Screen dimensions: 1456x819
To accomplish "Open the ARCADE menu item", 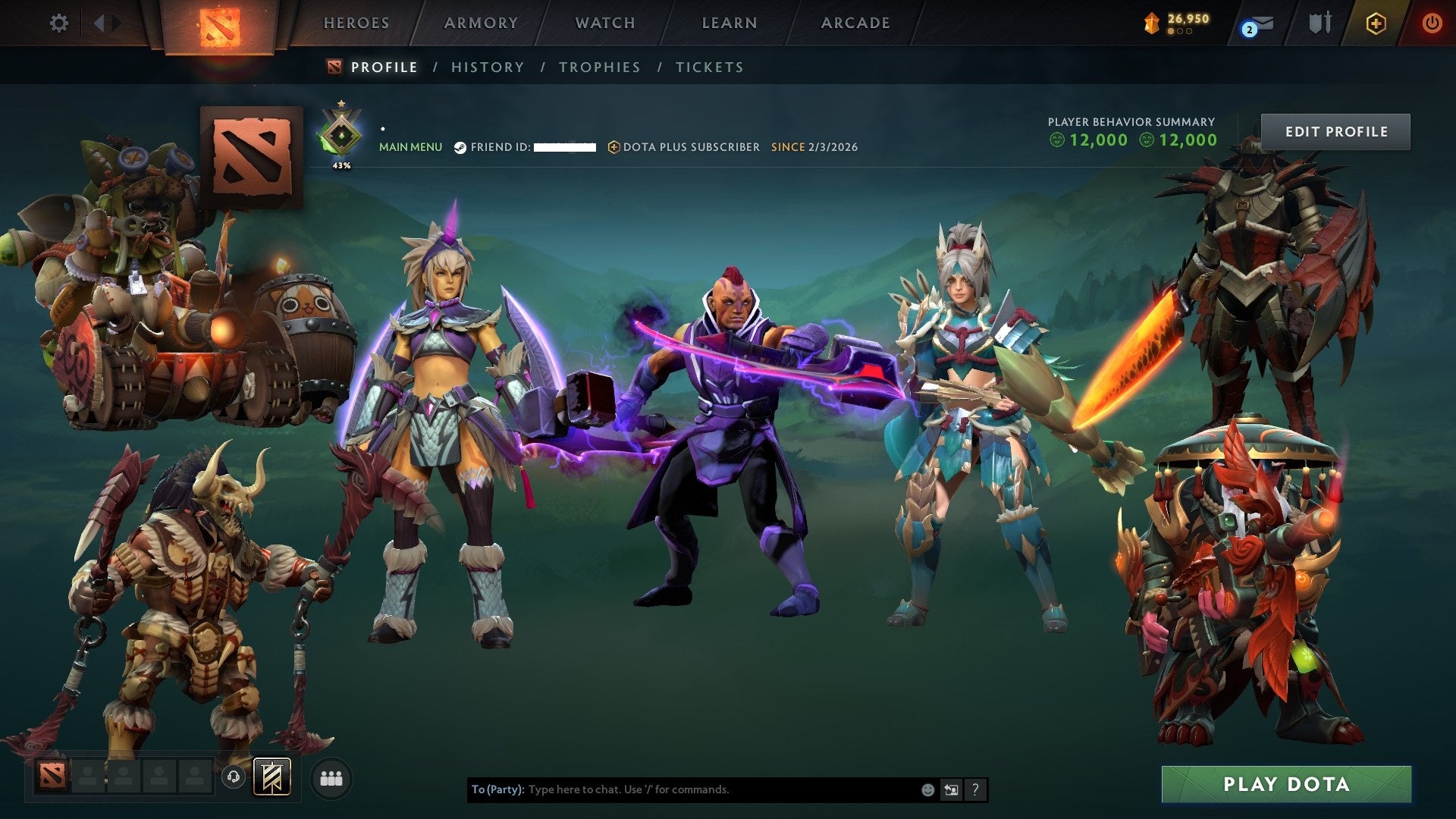I will [855, 23].
